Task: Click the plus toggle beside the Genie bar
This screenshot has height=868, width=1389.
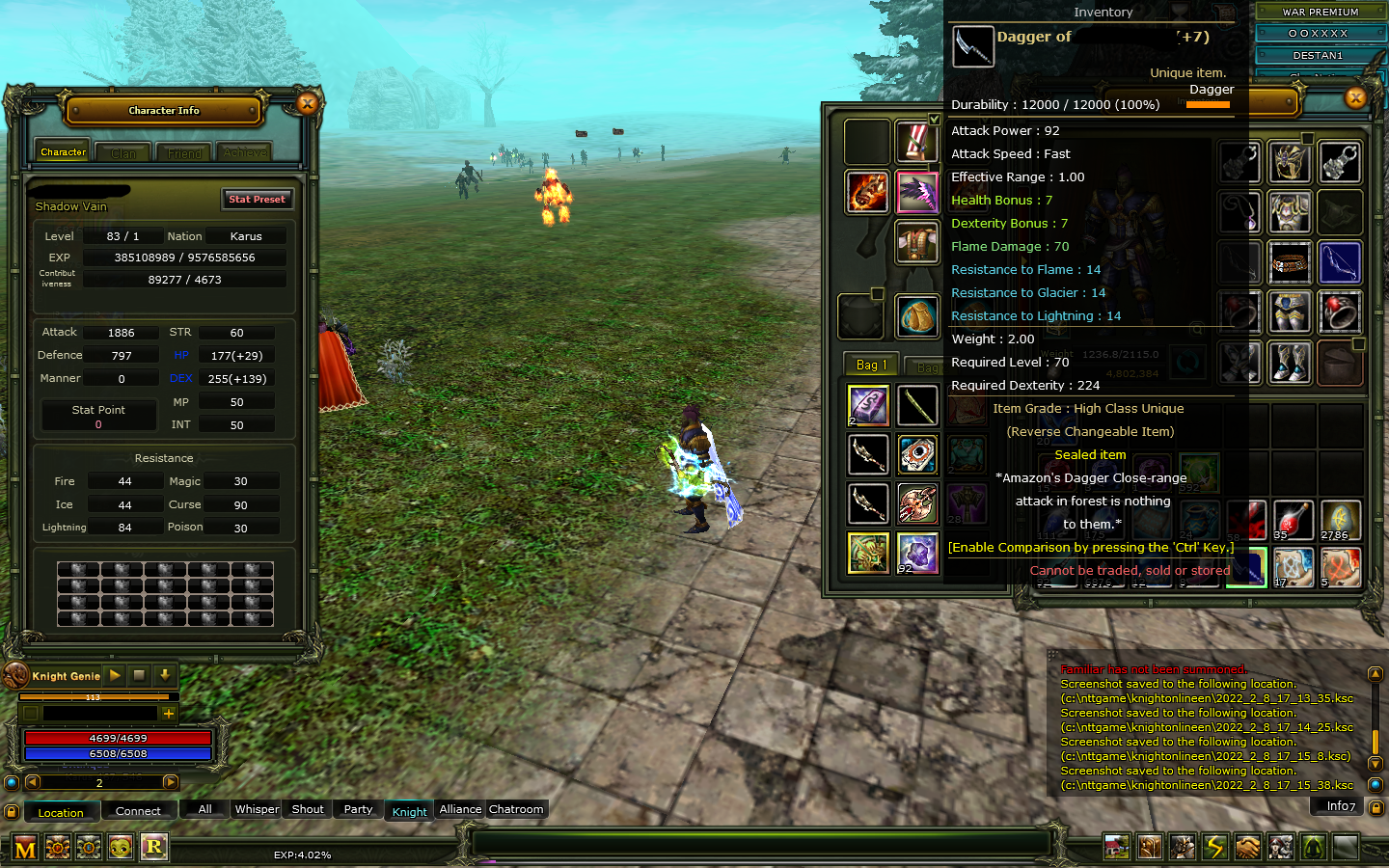Action: pyautogui.click(x=170, y=713)
